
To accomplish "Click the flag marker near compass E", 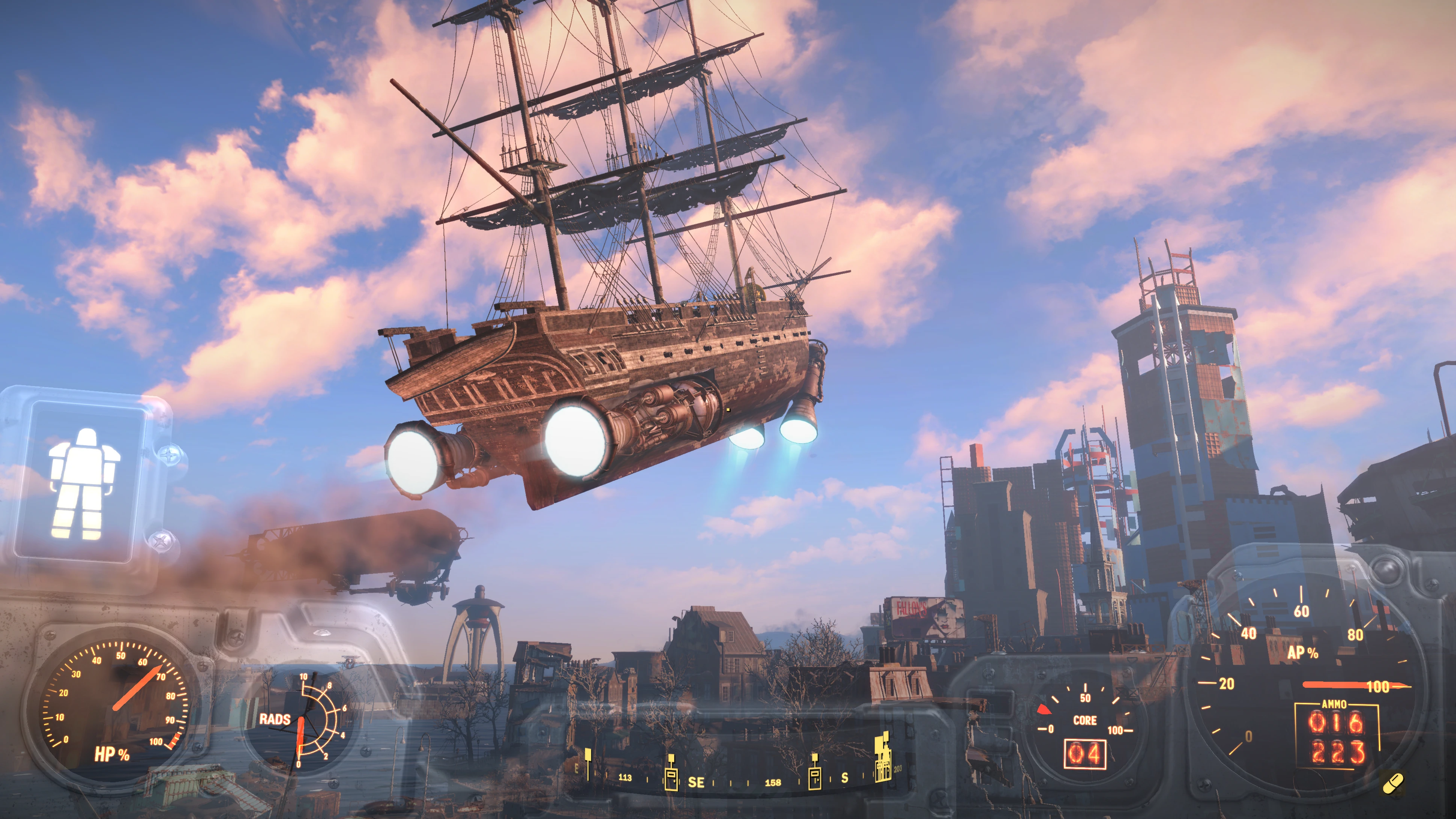I will pos(588,762).
